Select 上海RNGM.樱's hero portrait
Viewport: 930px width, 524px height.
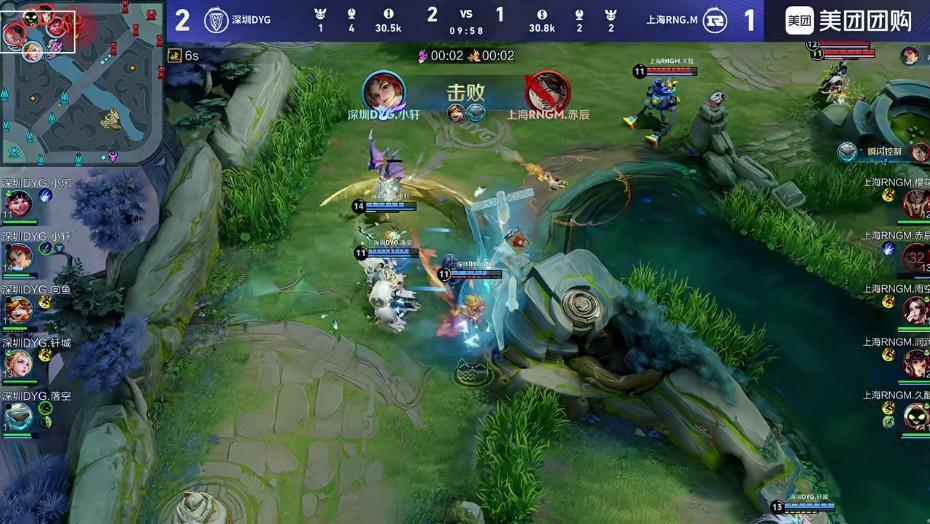click(x=916, y=204)
